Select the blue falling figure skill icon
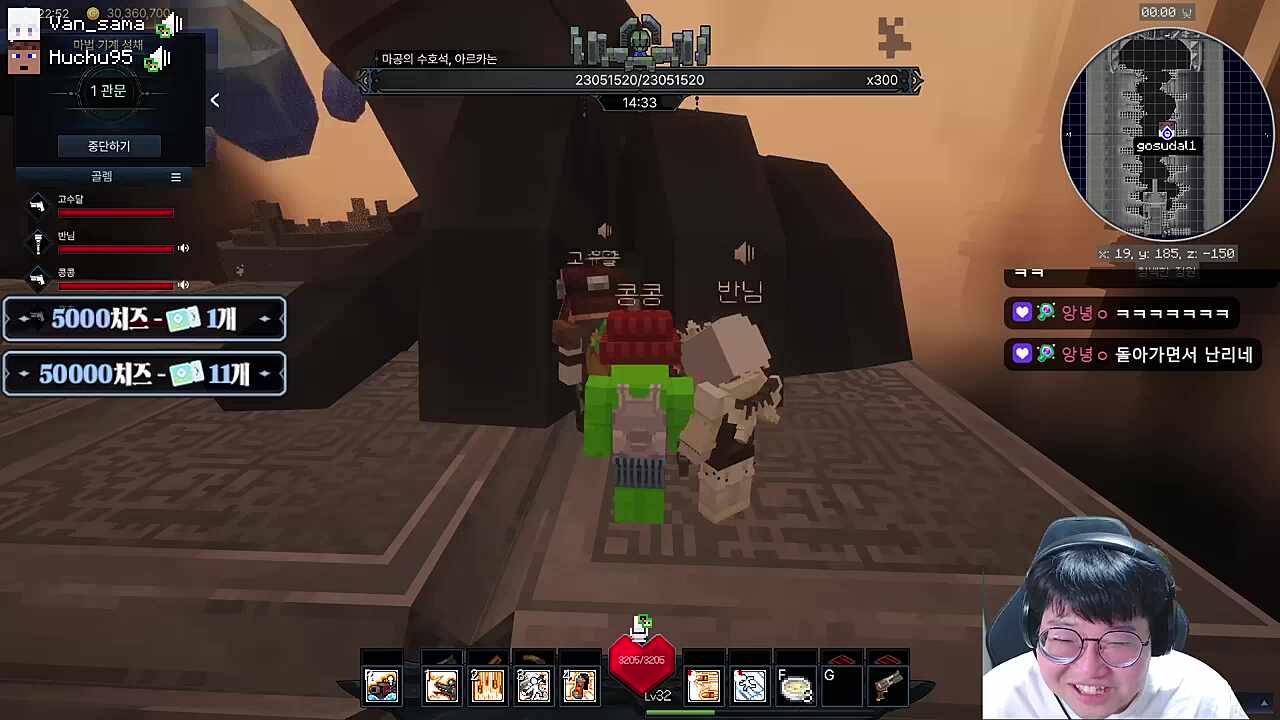 coord(749,685)
